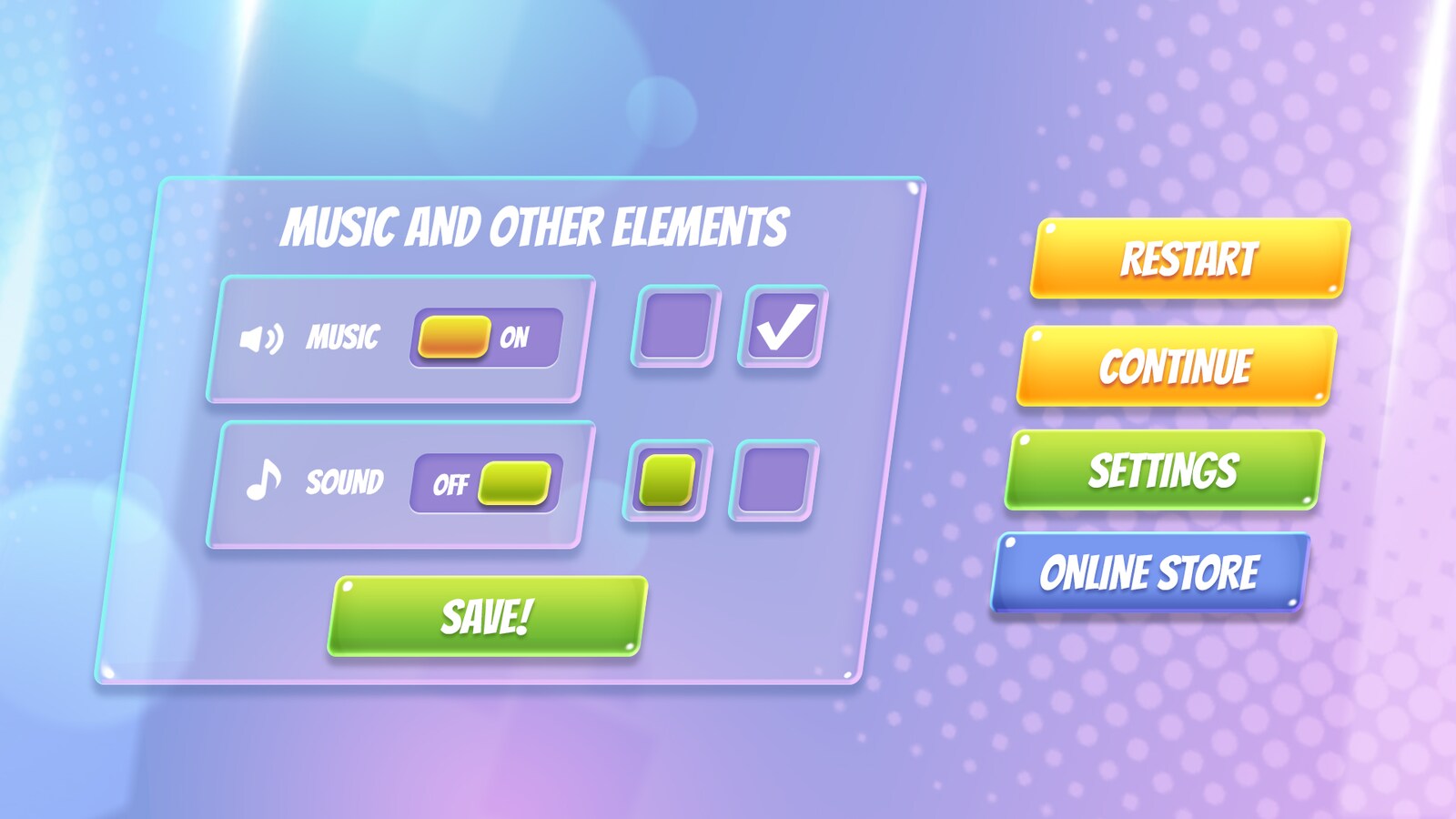The width and height of the screenshot is (1456, 819).
Task: Turn the Sound switch on
Action: tap(485, 482)
